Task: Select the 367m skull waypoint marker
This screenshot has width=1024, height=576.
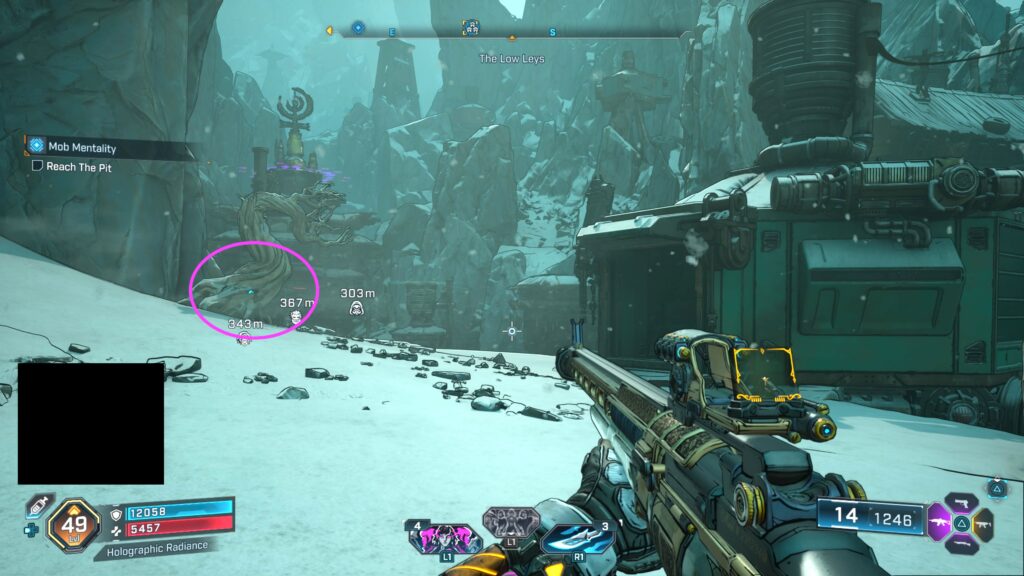Action: point(296,318)
